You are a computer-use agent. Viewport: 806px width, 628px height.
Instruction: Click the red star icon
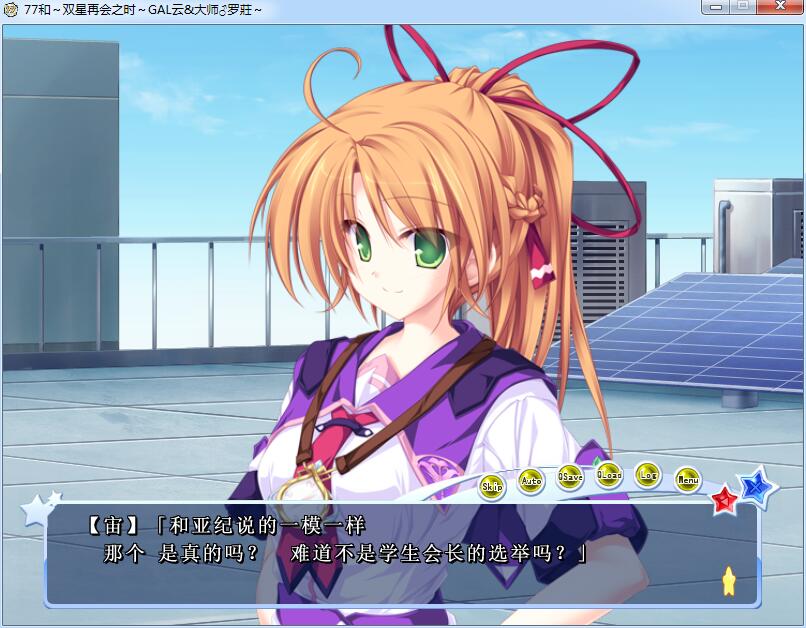[x=724, y=499]
